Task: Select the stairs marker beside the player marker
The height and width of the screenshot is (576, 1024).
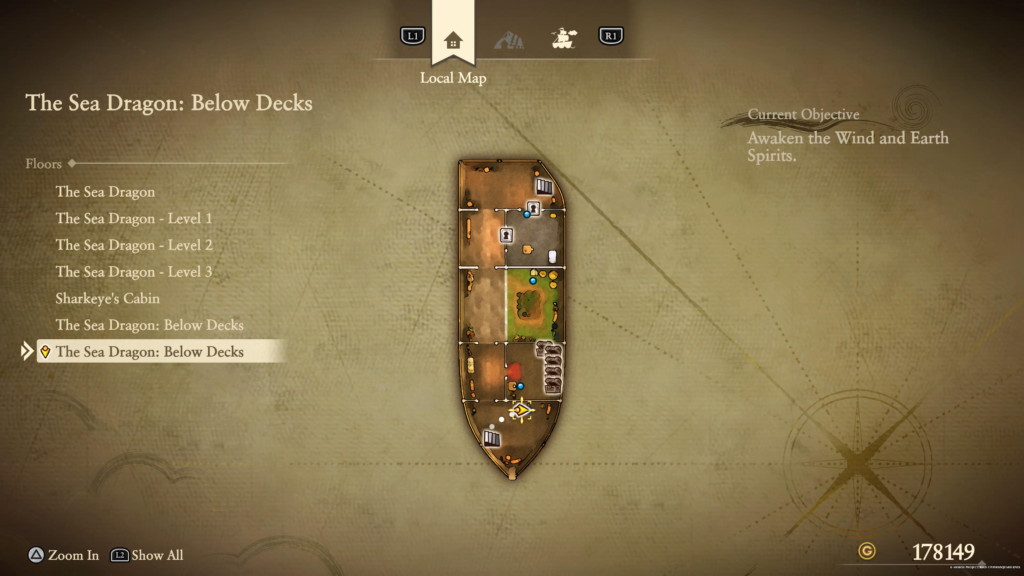Action: pyautogui.click(x=491, y=437)
